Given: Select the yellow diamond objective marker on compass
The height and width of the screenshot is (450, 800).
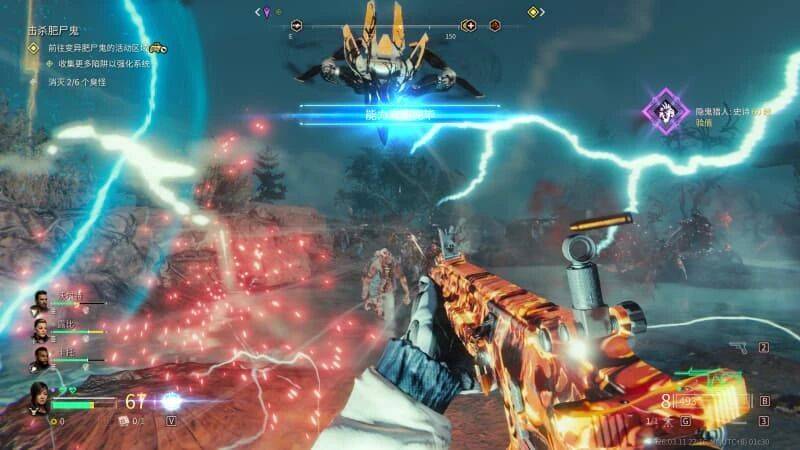Looking at the screenshot, I should coord(534,13).
